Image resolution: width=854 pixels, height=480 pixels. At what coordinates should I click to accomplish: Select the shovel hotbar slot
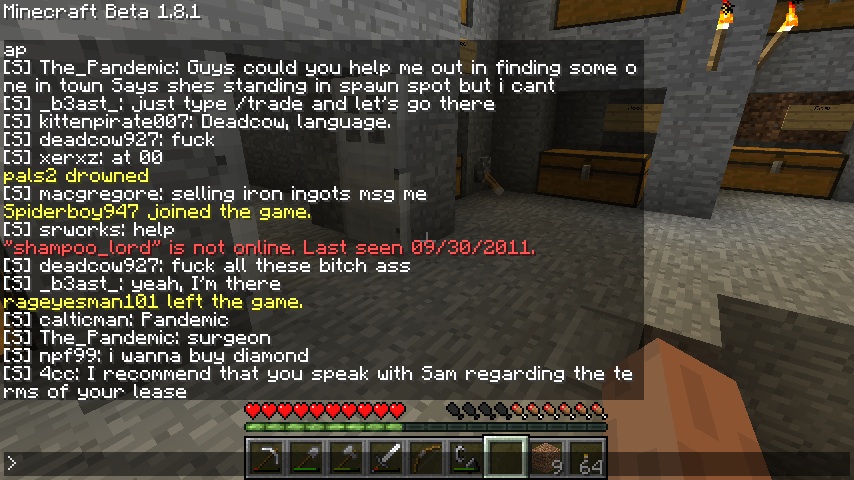pos(306,459)
